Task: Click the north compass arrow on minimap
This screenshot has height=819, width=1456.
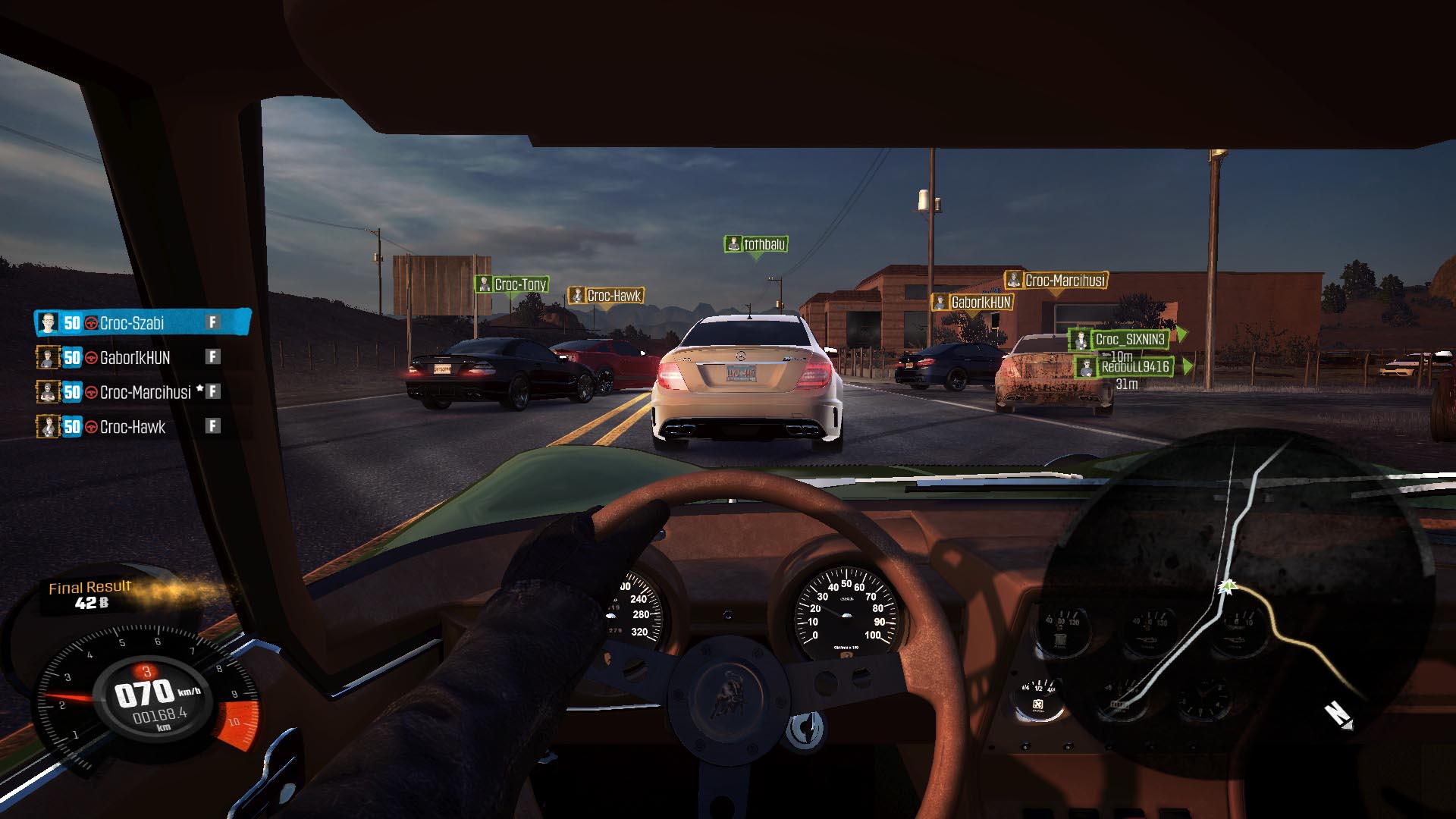Action: (x=1338, y=715)
